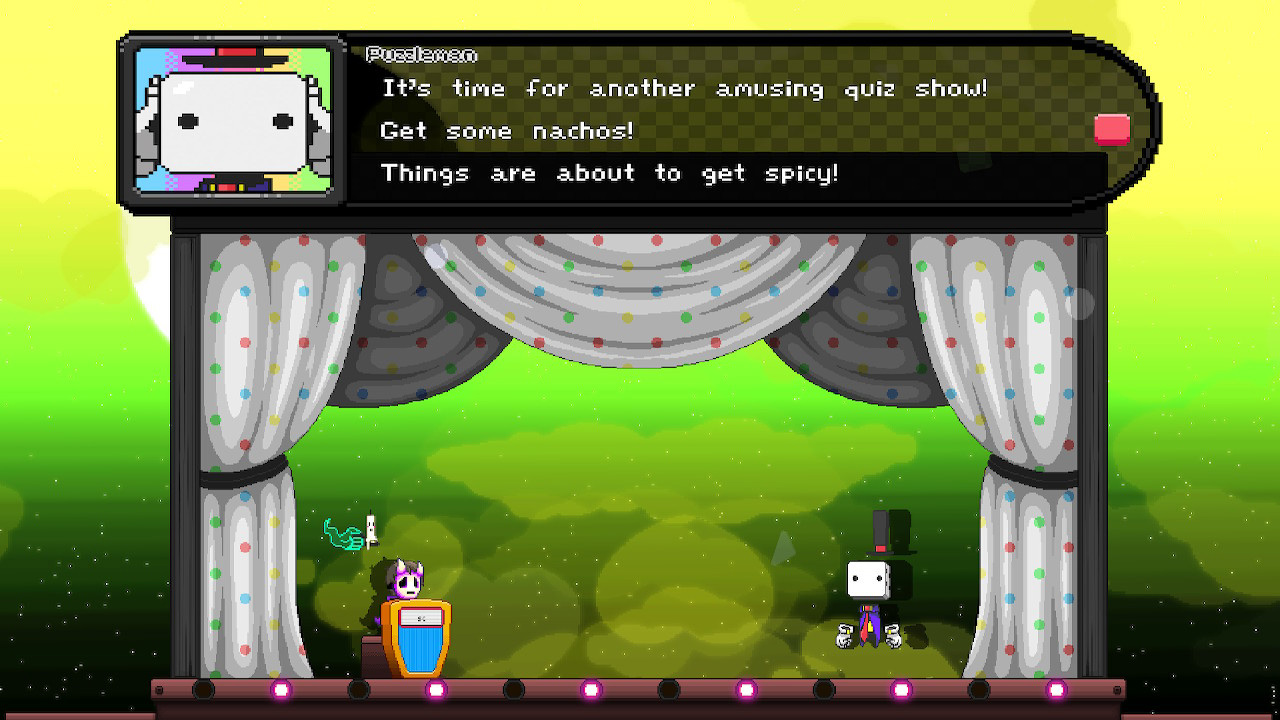The height and width of the screenshot is (720, 1280).
Task: Toggle the leftmost lit stage footlight
Action: tap(280, 691)
